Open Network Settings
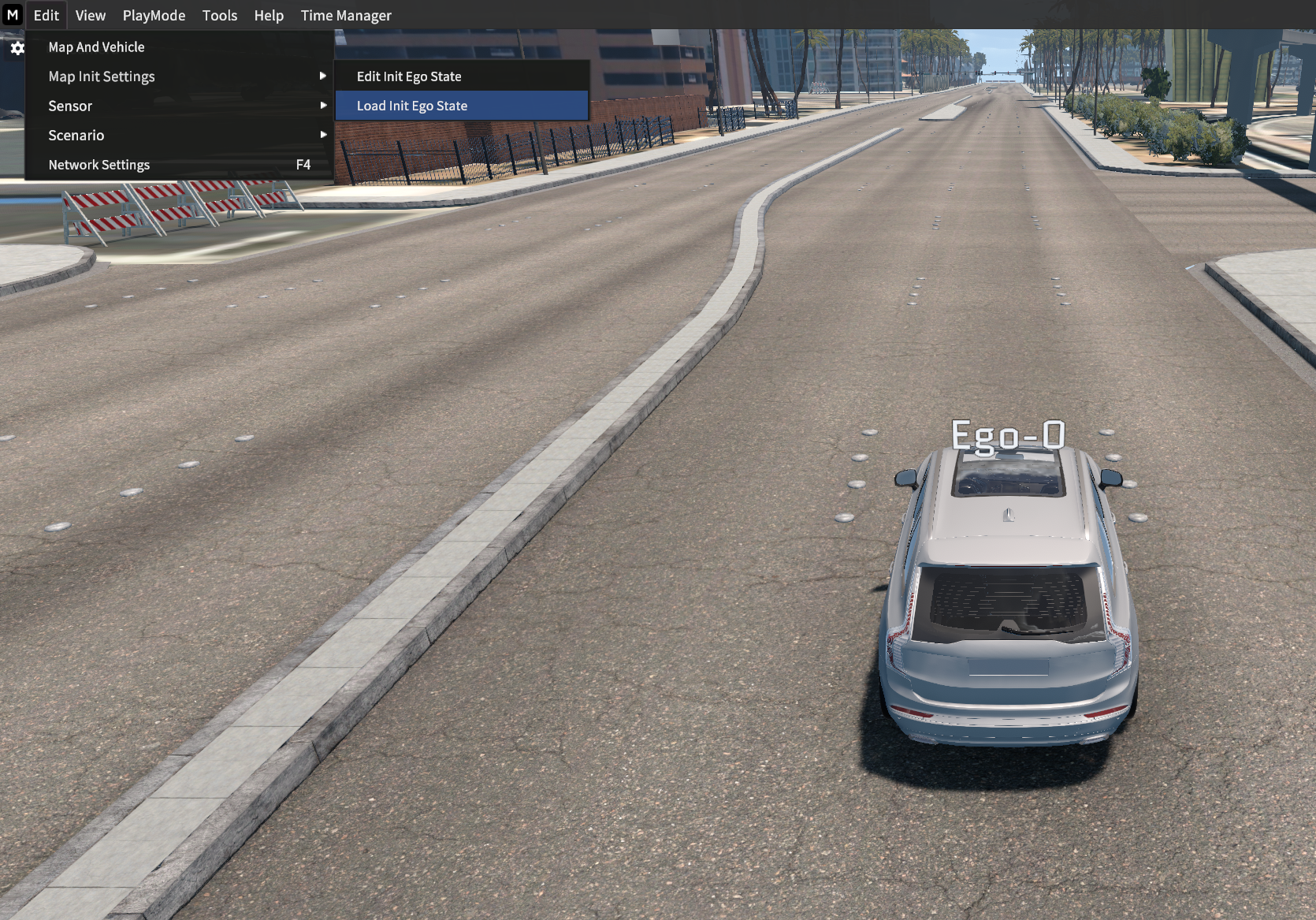 click(99, 165)
